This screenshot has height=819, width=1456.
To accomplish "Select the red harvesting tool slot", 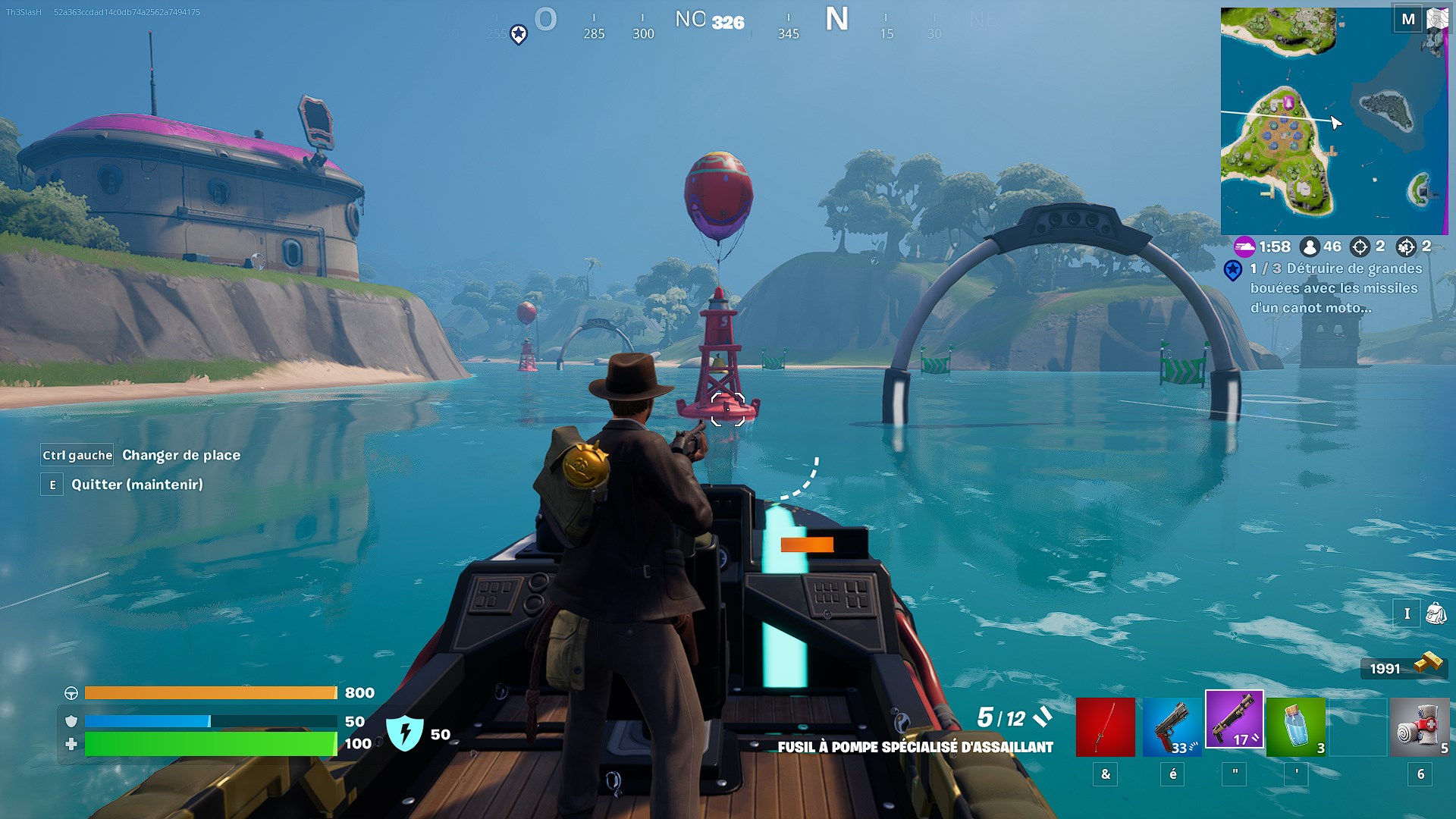I will click(x=1105, y=727).
